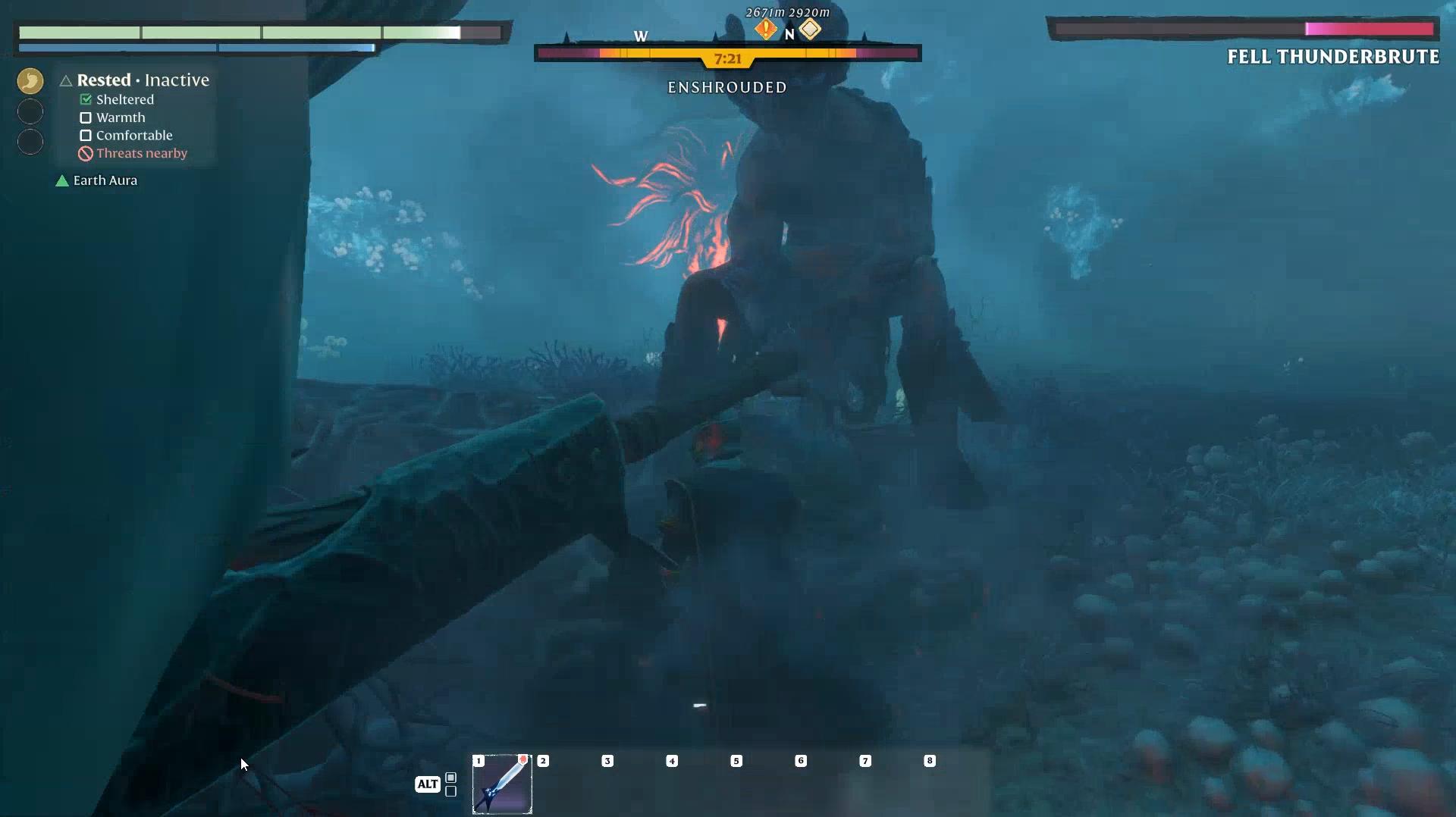Click the white diamond waypoint marker near north
Viewport: 1456px width, 817px height.
click(811, 30)
